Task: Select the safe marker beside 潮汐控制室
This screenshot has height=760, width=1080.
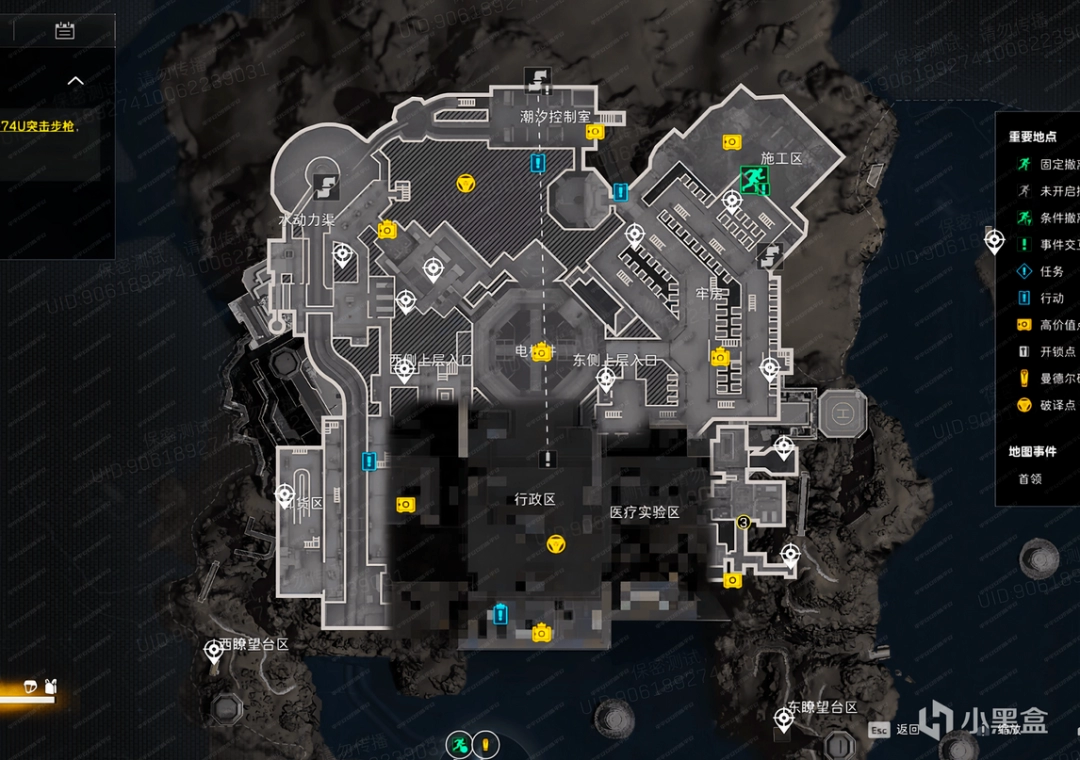Action: (595, 132)
